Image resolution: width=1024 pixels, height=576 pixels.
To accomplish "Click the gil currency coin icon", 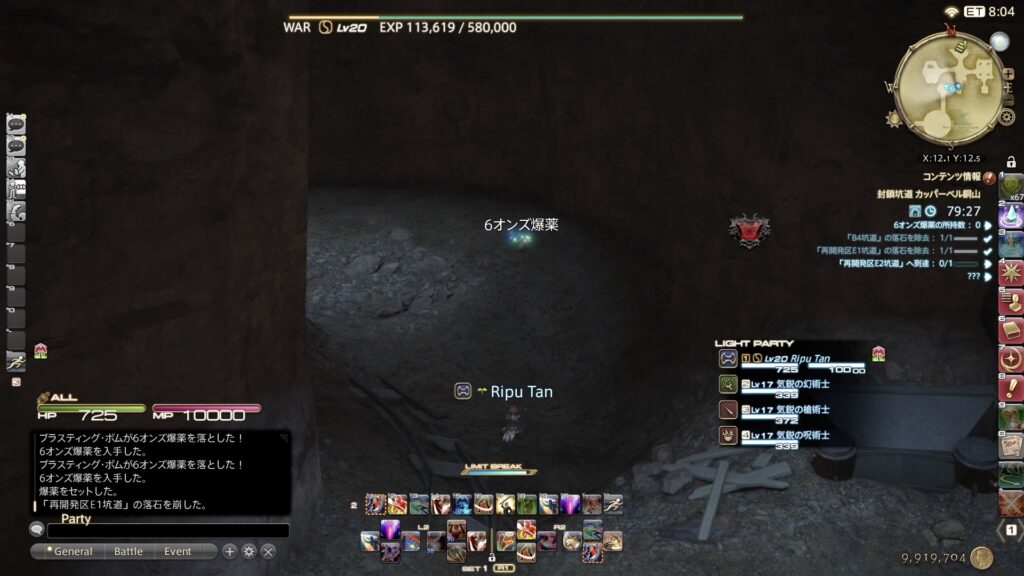I will tap(981, 558).
